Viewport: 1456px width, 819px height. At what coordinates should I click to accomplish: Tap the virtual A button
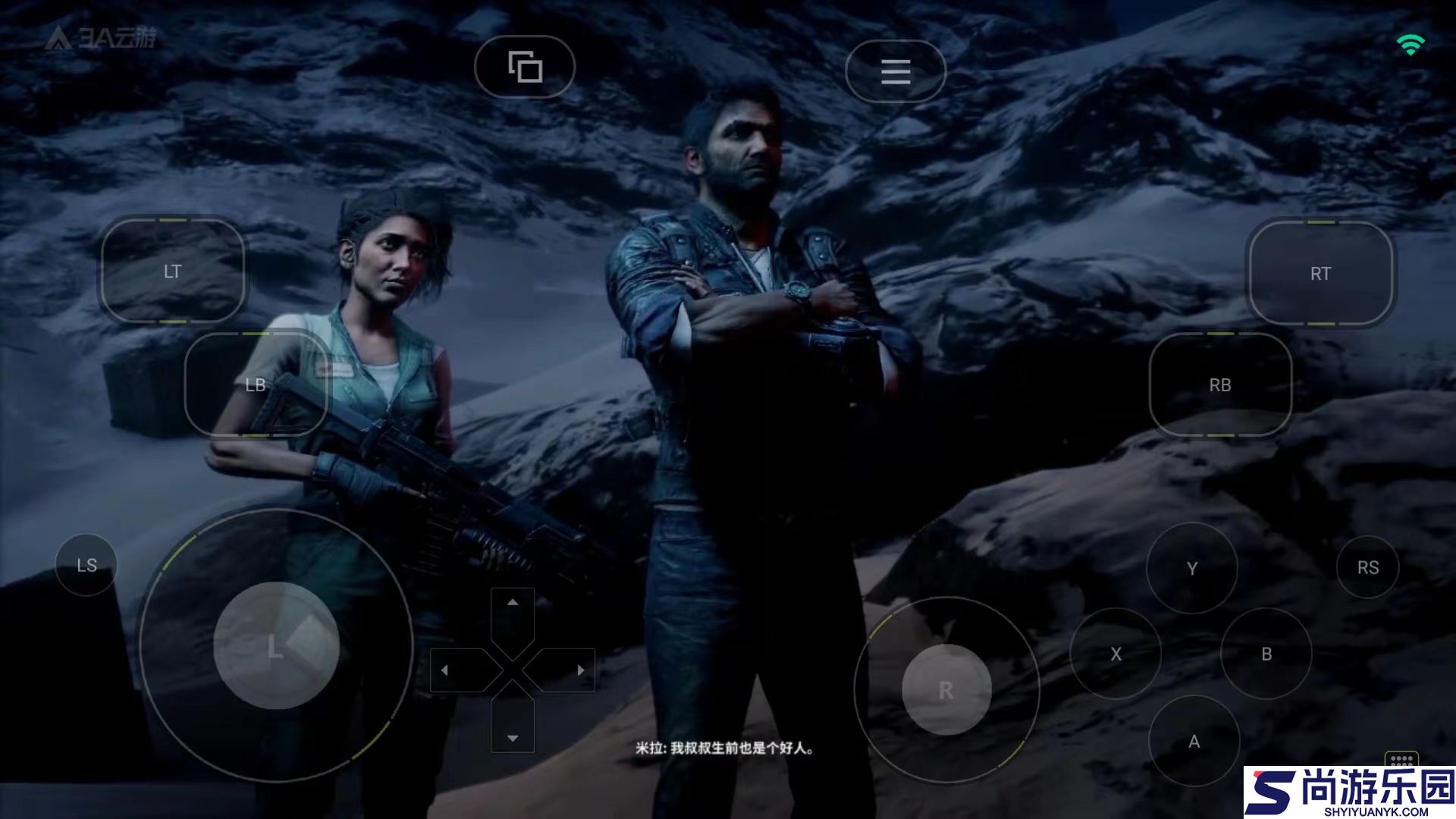coord(1194,742)
